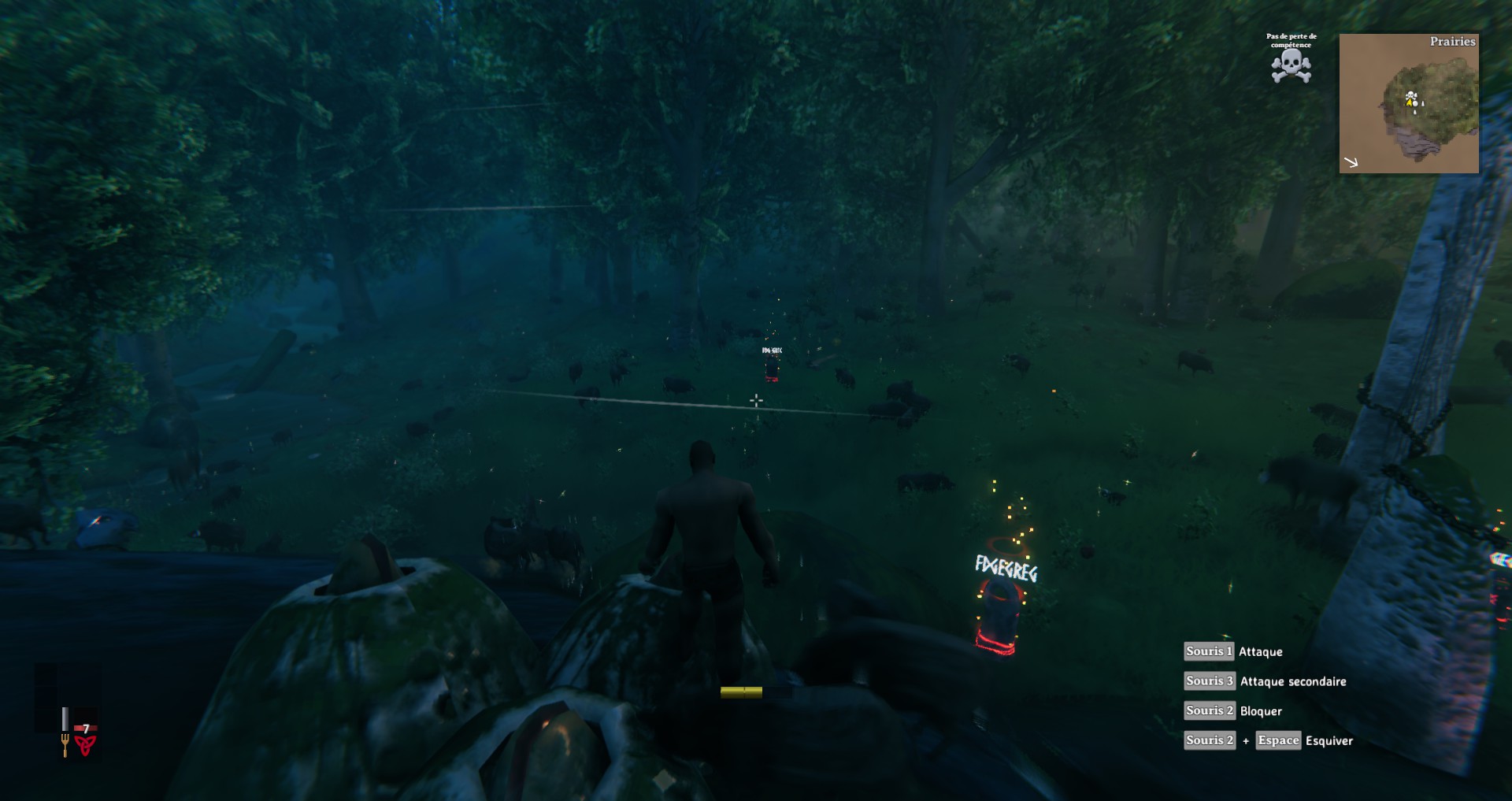The image size is (1512, 801).
Task: Open the Prairies minimap
Action: coord(1409,103)
